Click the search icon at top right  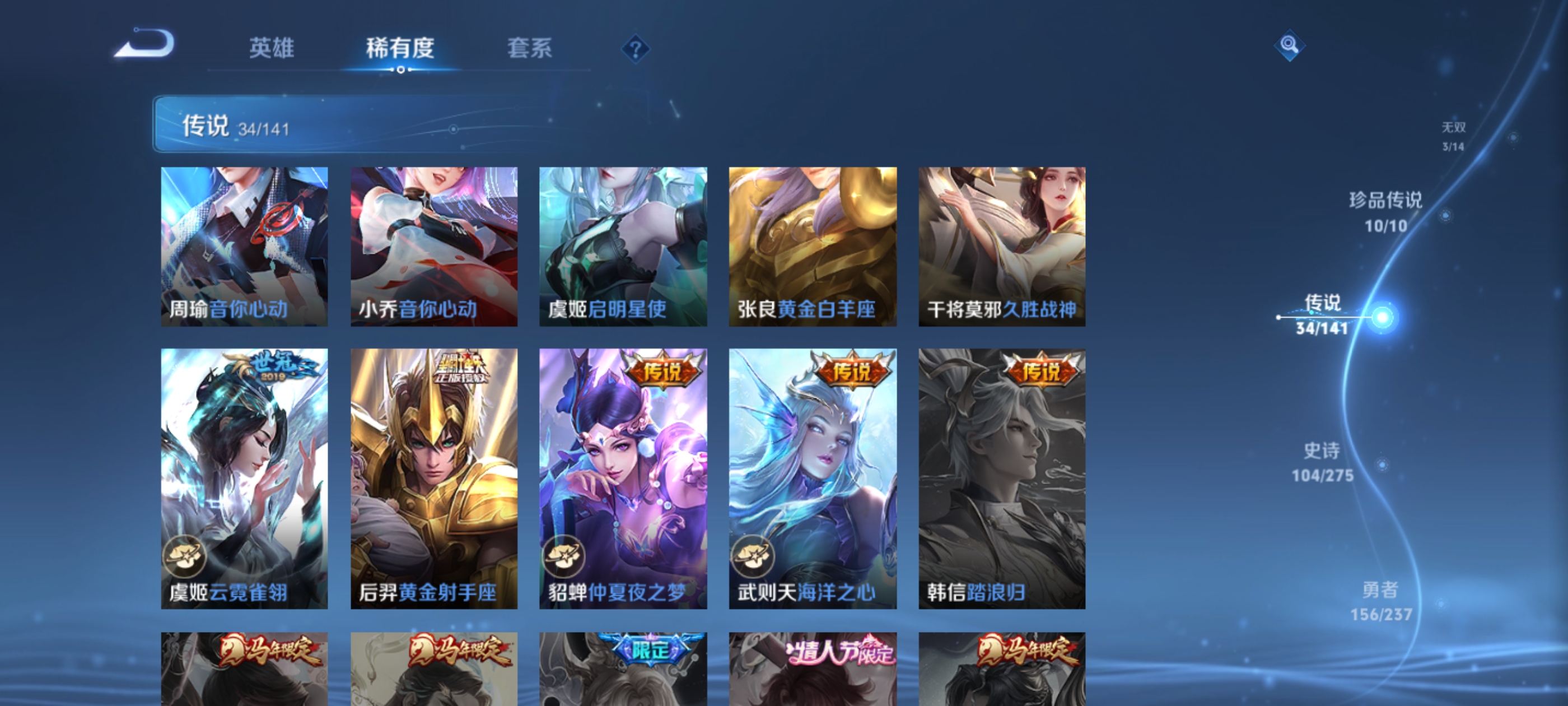[1290, 45]
